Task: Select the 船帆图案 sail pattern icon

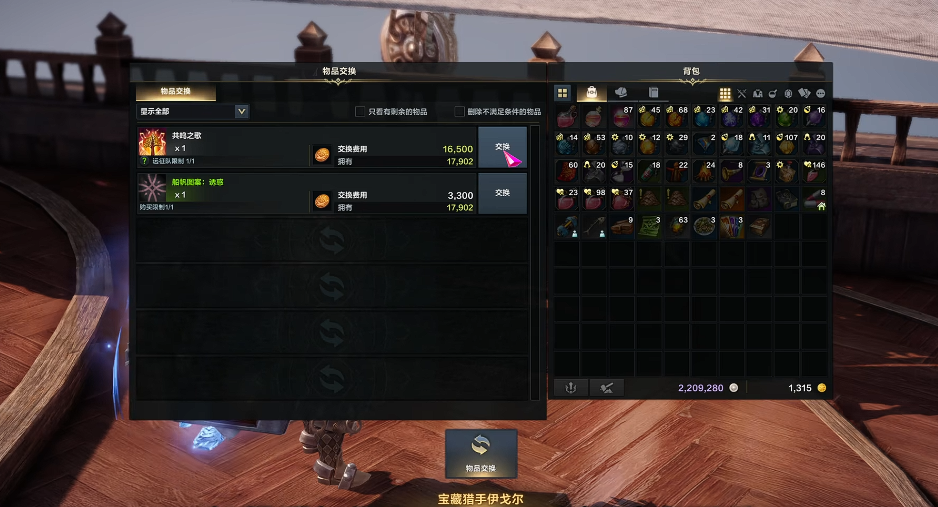Action: click(x=152, y=188)
